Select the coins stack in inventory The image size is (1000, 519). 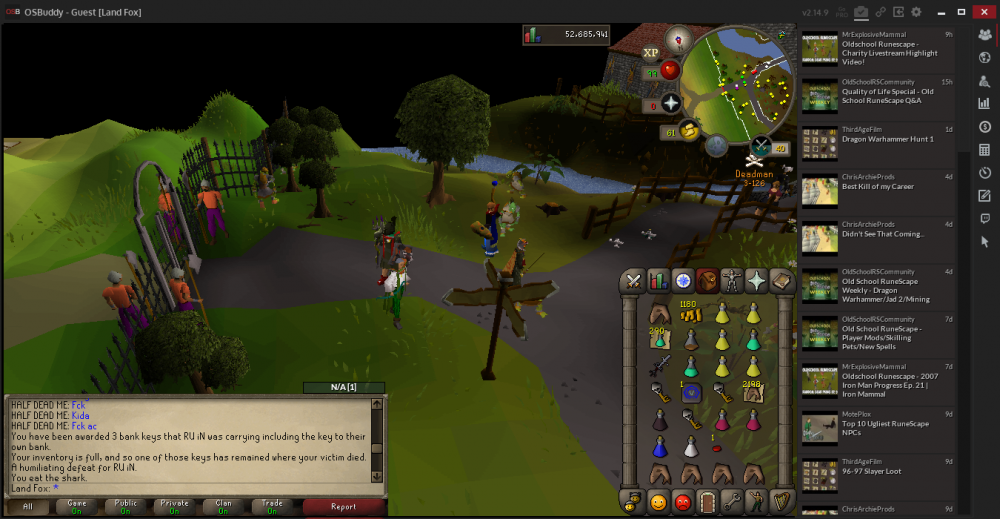click(689, 315)
